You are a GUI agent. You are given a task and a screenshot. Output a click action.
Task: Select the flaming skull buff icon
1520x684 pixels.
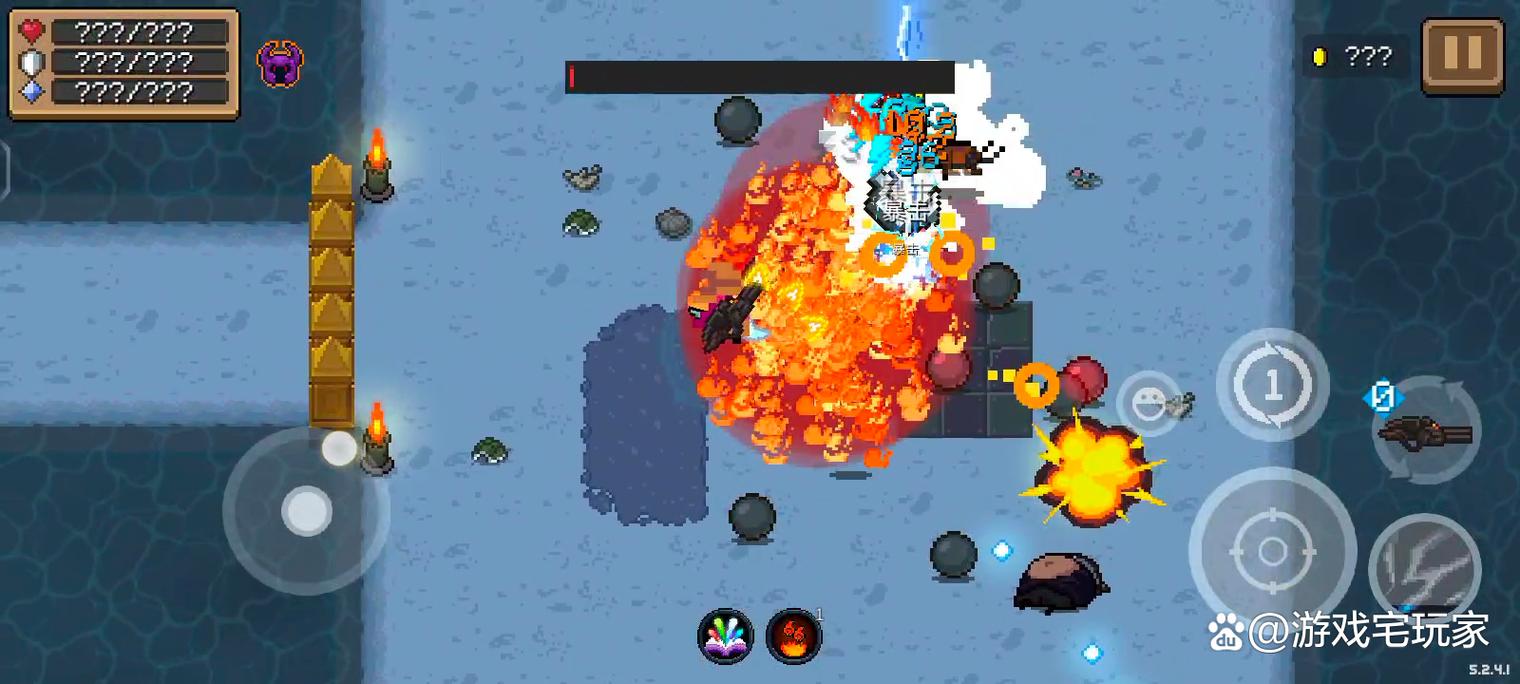(793, 636)
